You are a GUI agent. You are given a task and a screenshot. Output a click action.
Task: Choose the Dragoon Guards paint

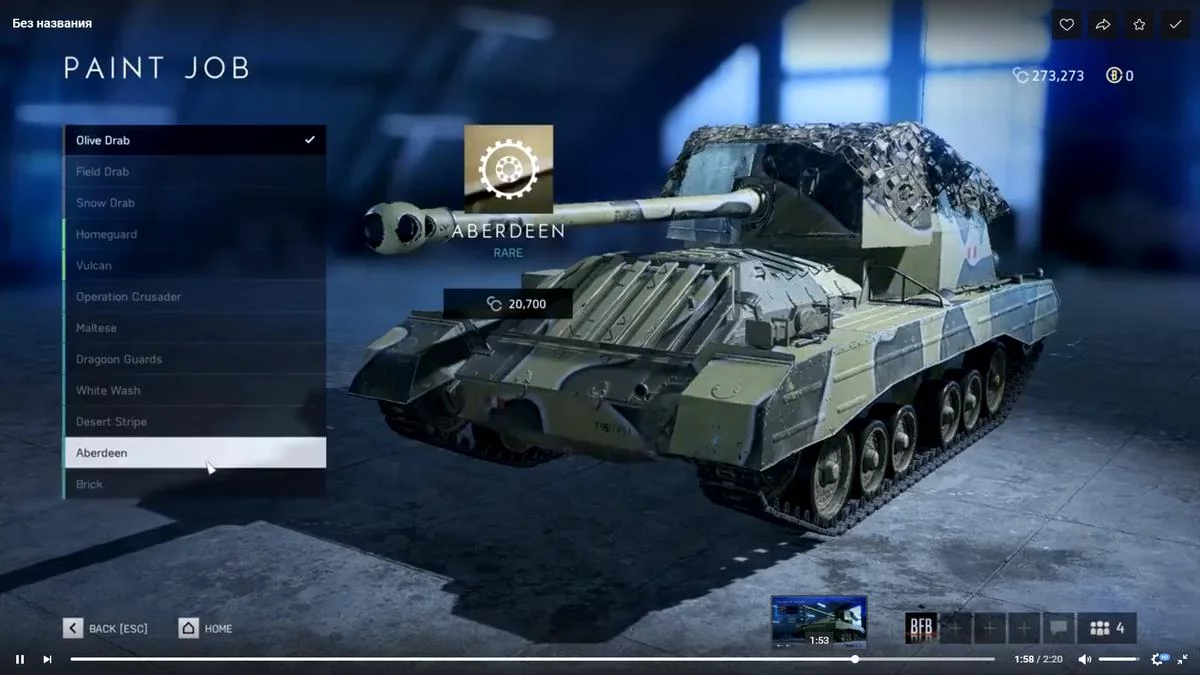(194, 359)
